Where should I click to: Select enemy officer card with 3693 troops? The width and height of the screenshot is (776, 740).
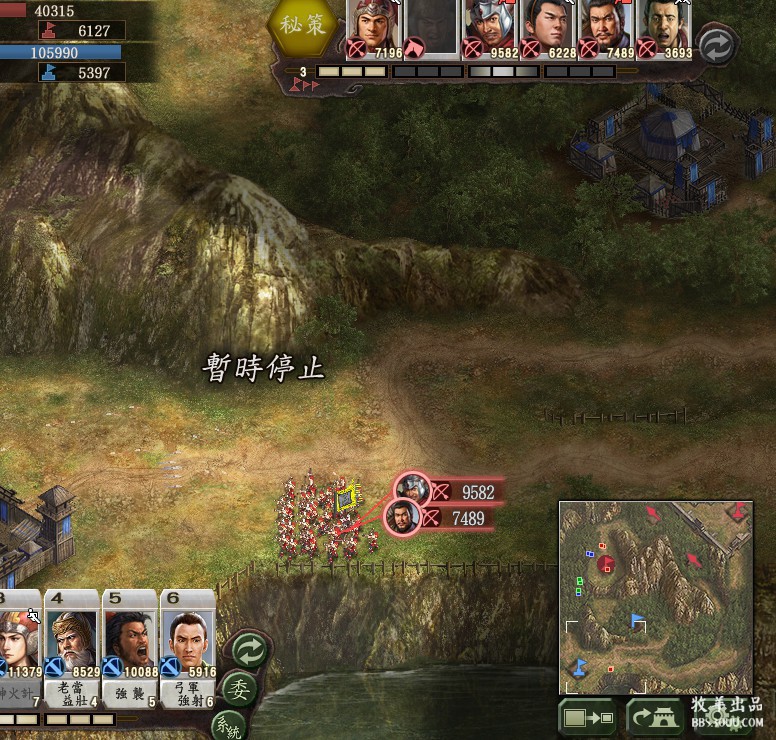pyautogui.click(x=664, y=28)
